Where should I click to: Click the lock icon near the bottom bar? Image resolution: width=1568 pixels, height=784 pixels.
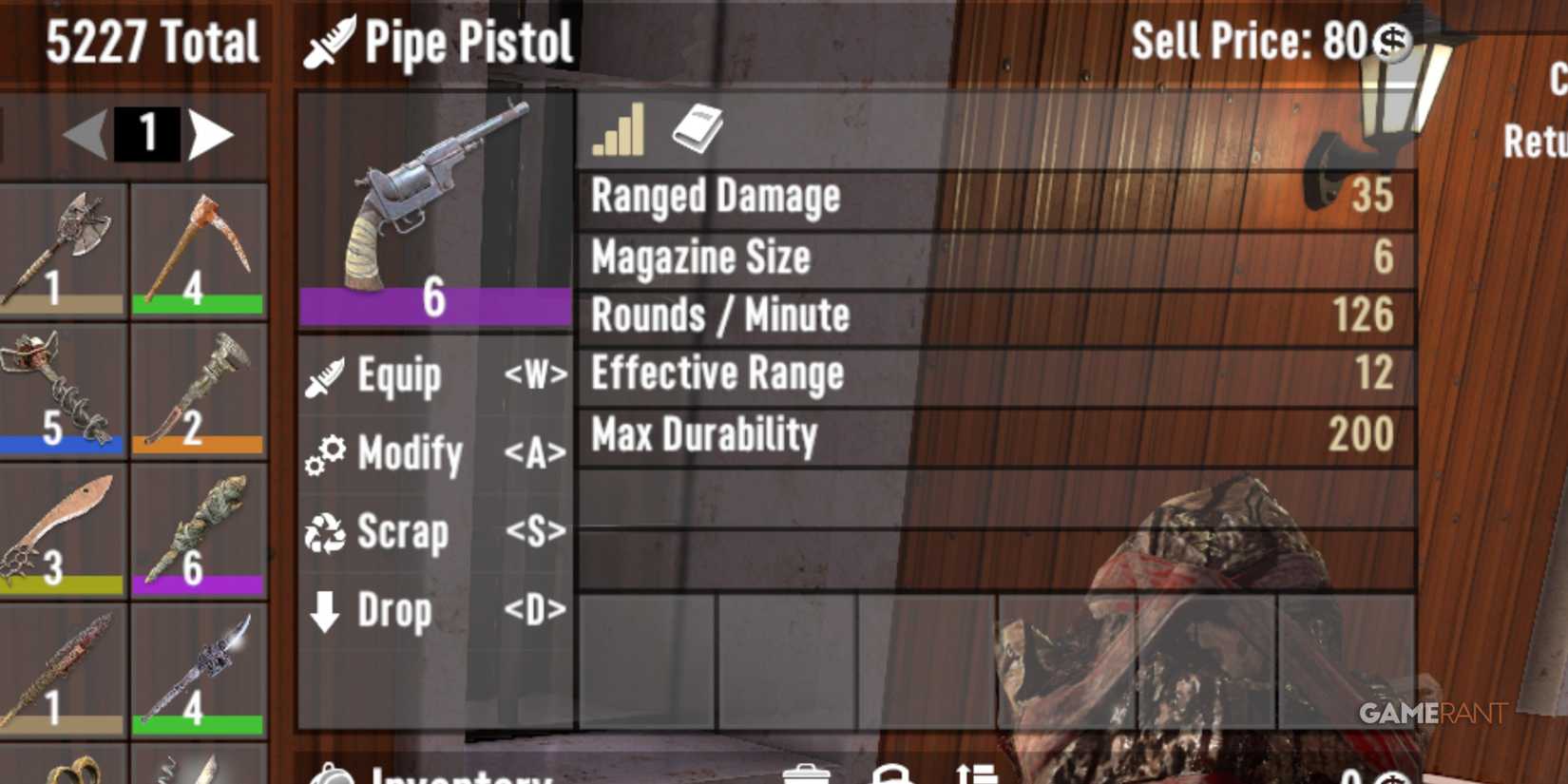pos(893,774)
